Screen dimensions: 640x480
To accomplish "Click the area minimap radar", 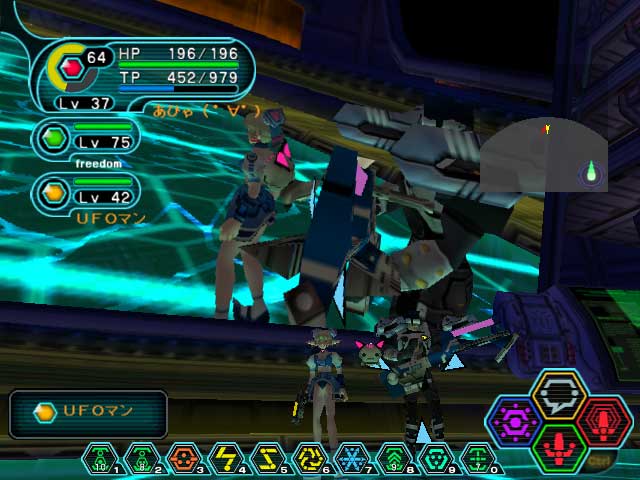I will [x=545, y=155].
